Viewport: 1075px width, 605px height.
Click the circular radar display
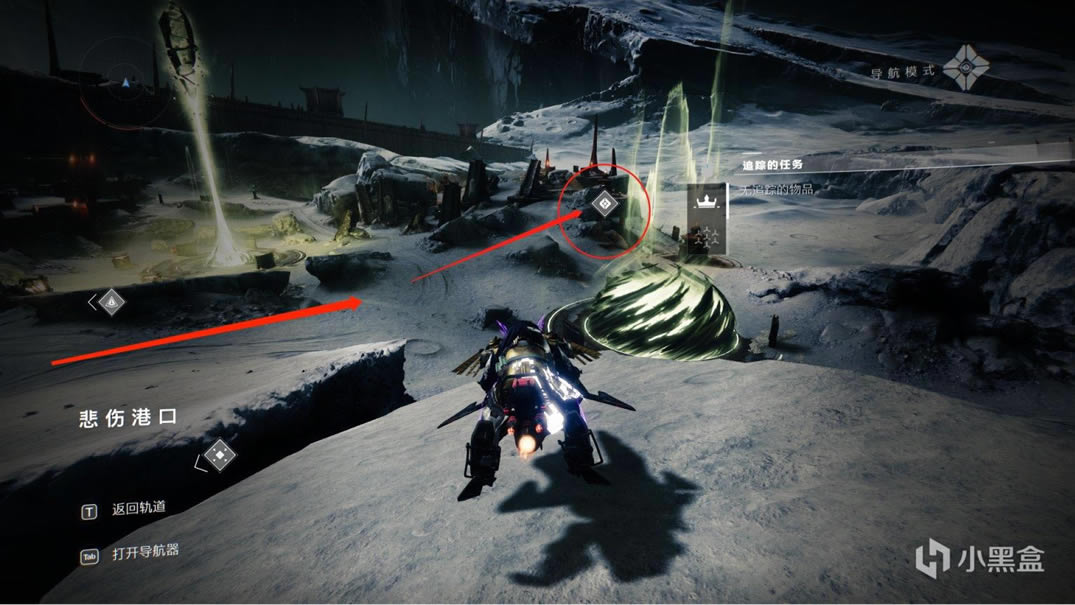123,82
